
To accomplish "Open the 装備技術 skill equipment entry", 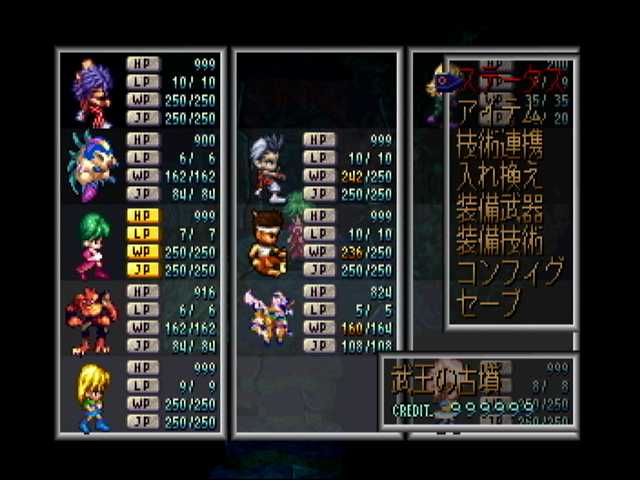I will (x=499, y=240).
